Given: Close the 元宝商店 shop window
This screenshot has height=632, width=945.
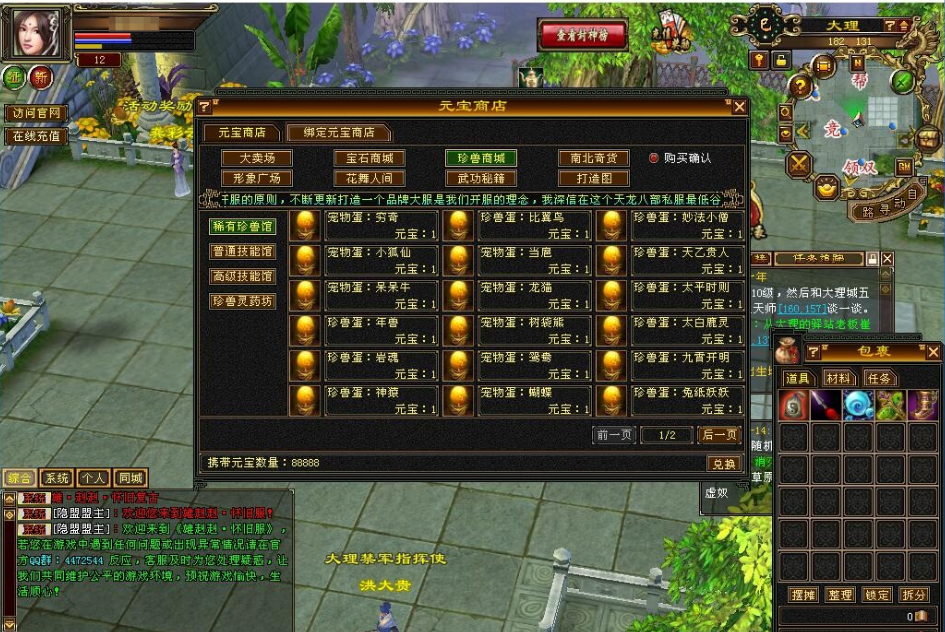Looking at the screenshot, I should [x=740, y=106].
